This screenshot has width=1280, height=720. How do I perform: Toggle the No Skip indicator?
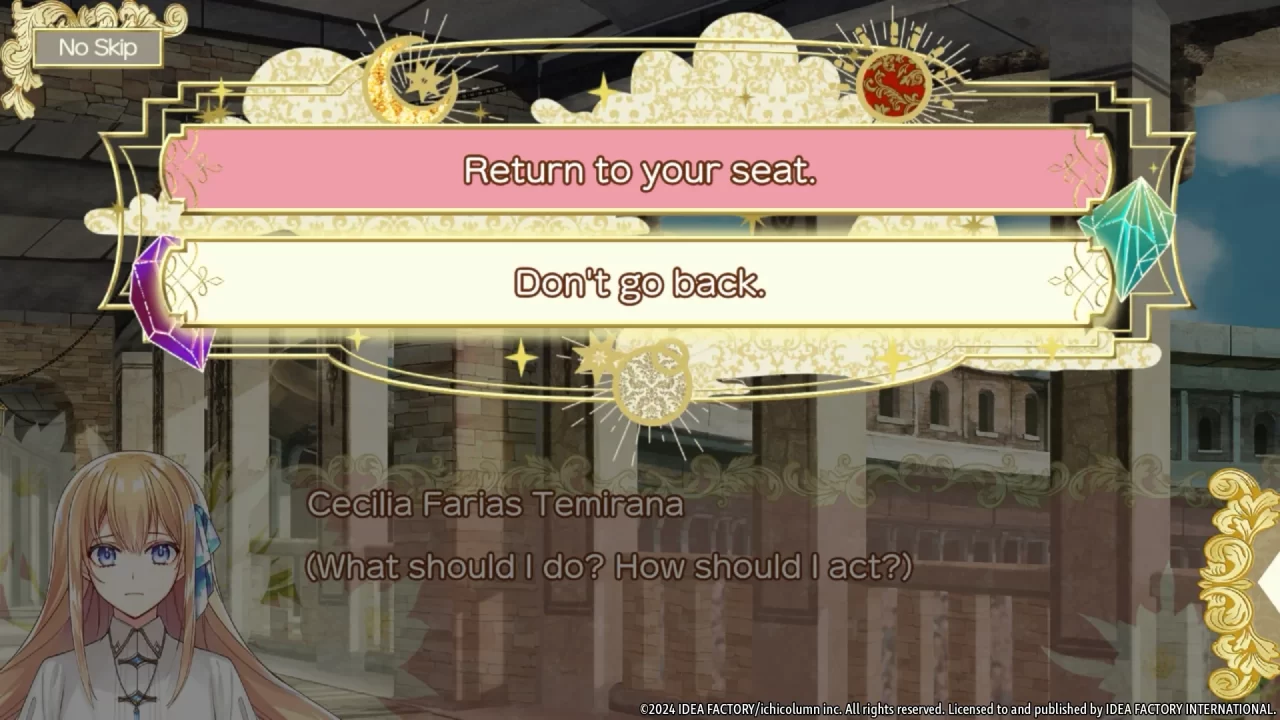97,47
